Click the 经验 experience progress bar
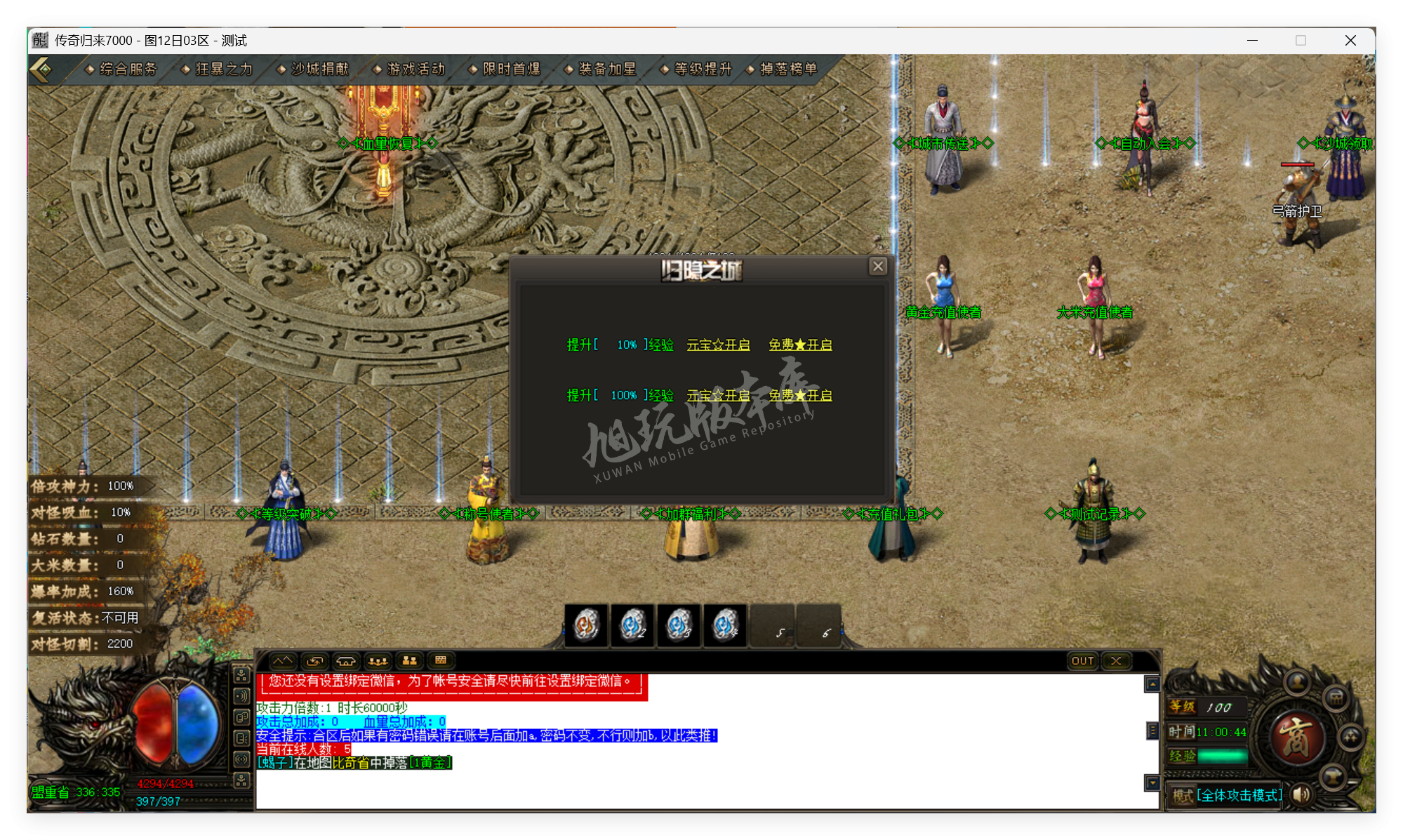The image size is (1403, 840). tap(1223, 756)
